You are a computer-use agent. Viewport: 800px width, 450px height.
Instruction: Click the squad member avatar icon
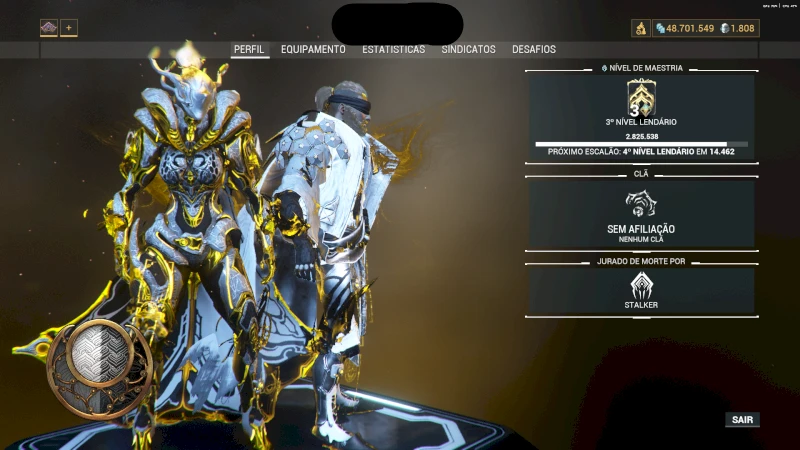tap(49, 28)
